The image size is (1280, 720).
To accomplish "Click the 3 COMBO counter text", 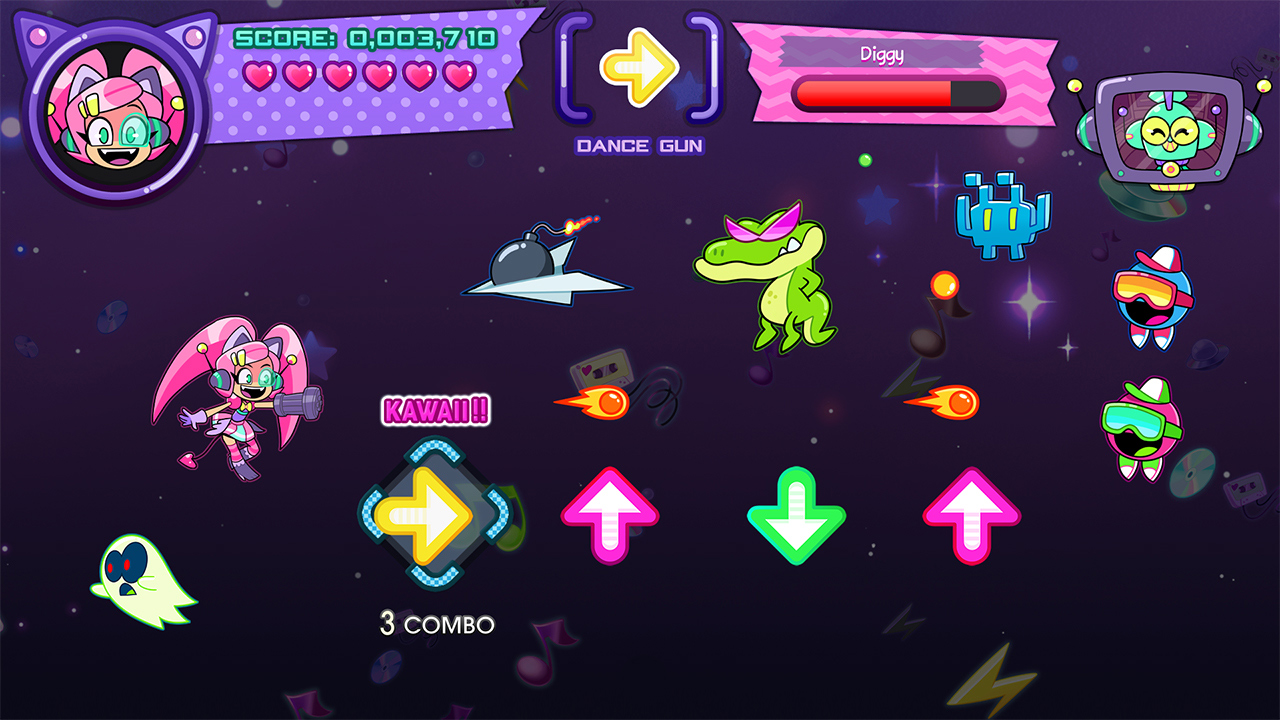I will tap(438, 624).
